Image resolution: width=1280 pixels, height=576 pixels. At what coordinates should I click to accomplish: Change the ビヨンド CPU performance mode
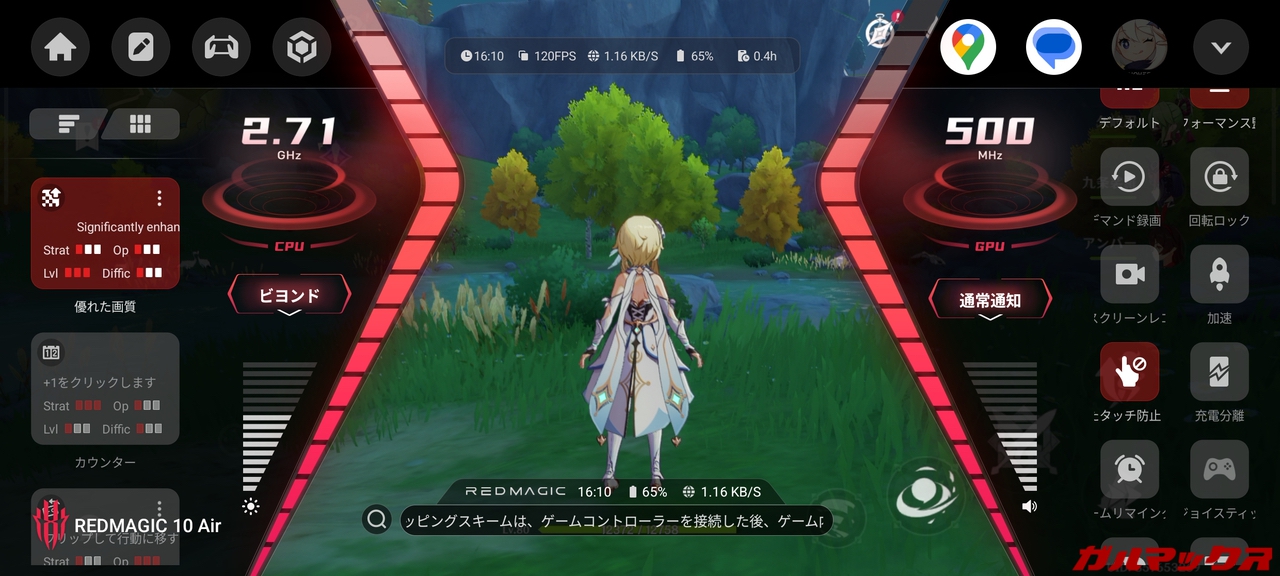click(x=290, y=296)
